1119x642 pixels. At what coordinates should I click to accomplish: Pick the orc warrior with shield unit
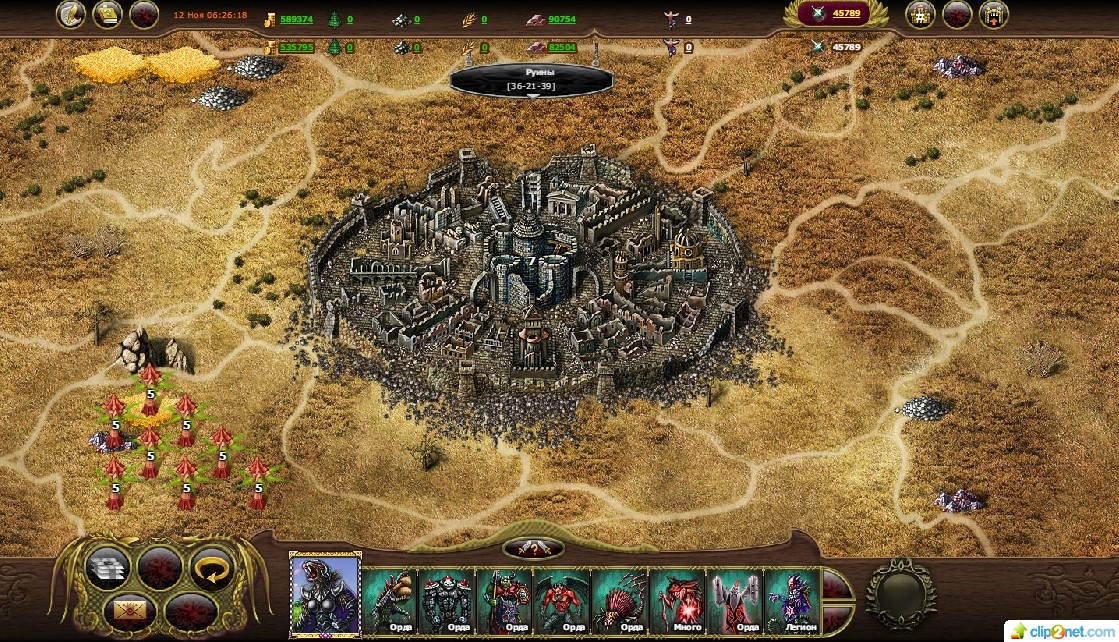505,600
